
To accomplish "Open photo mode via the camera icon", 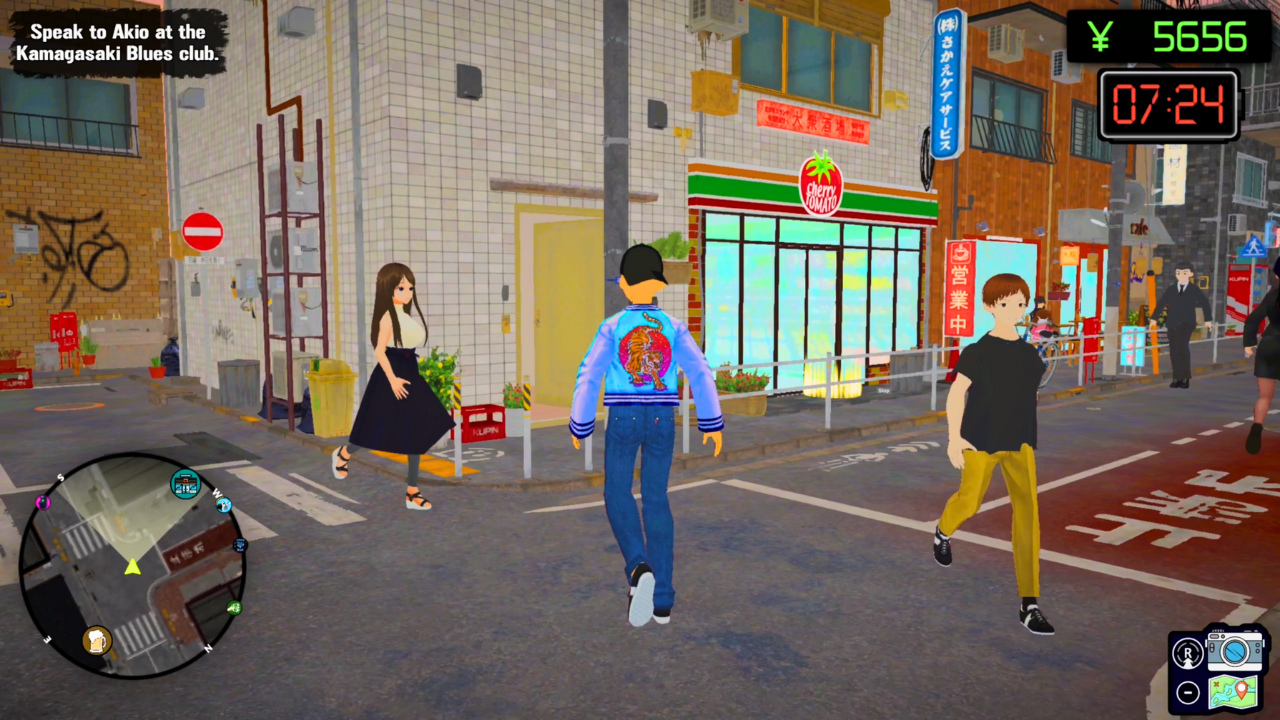I will click(x=1235, y=652).
